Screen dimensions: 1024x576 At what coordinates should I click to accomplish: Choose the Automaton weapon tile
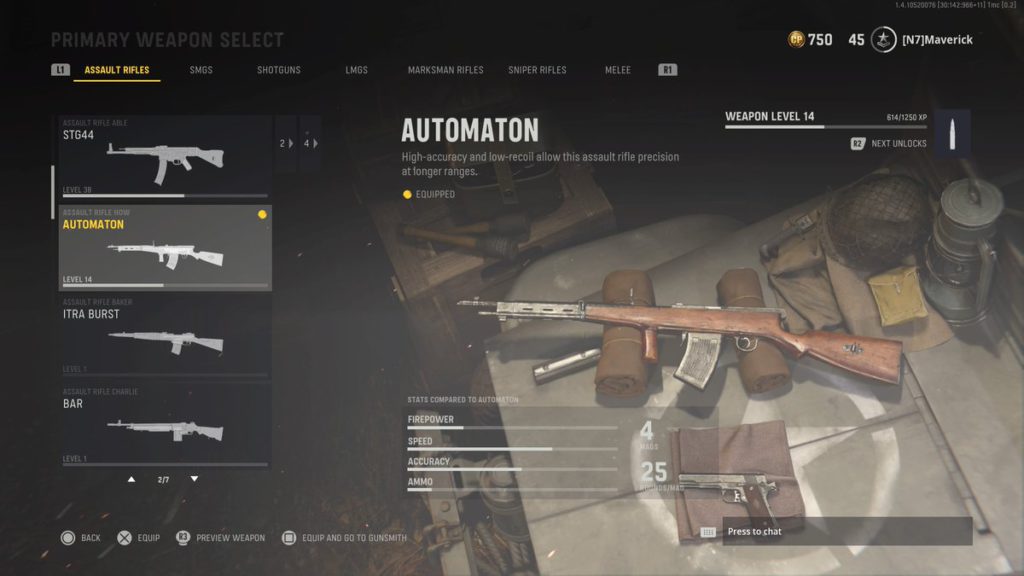[x=165, y=248]
